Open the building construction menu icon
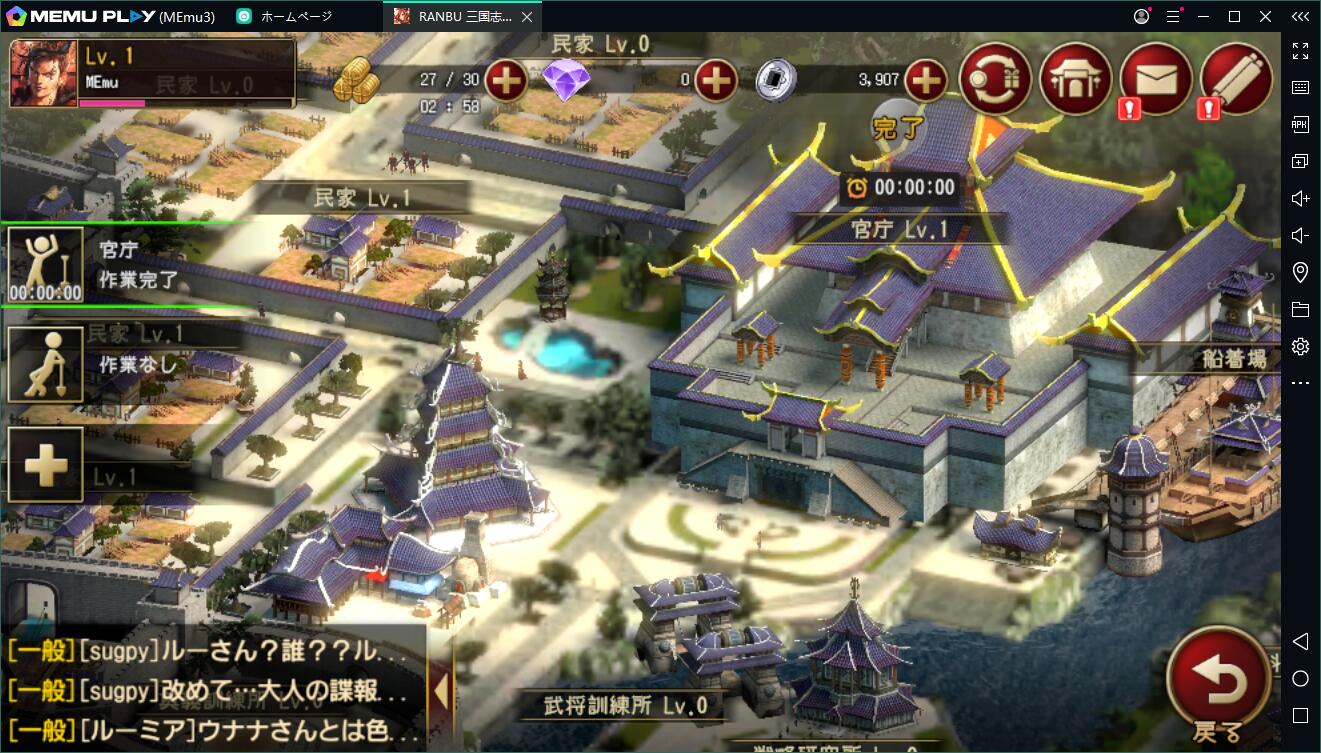Screen dimensions: 1321x753 click(1075, 76)
